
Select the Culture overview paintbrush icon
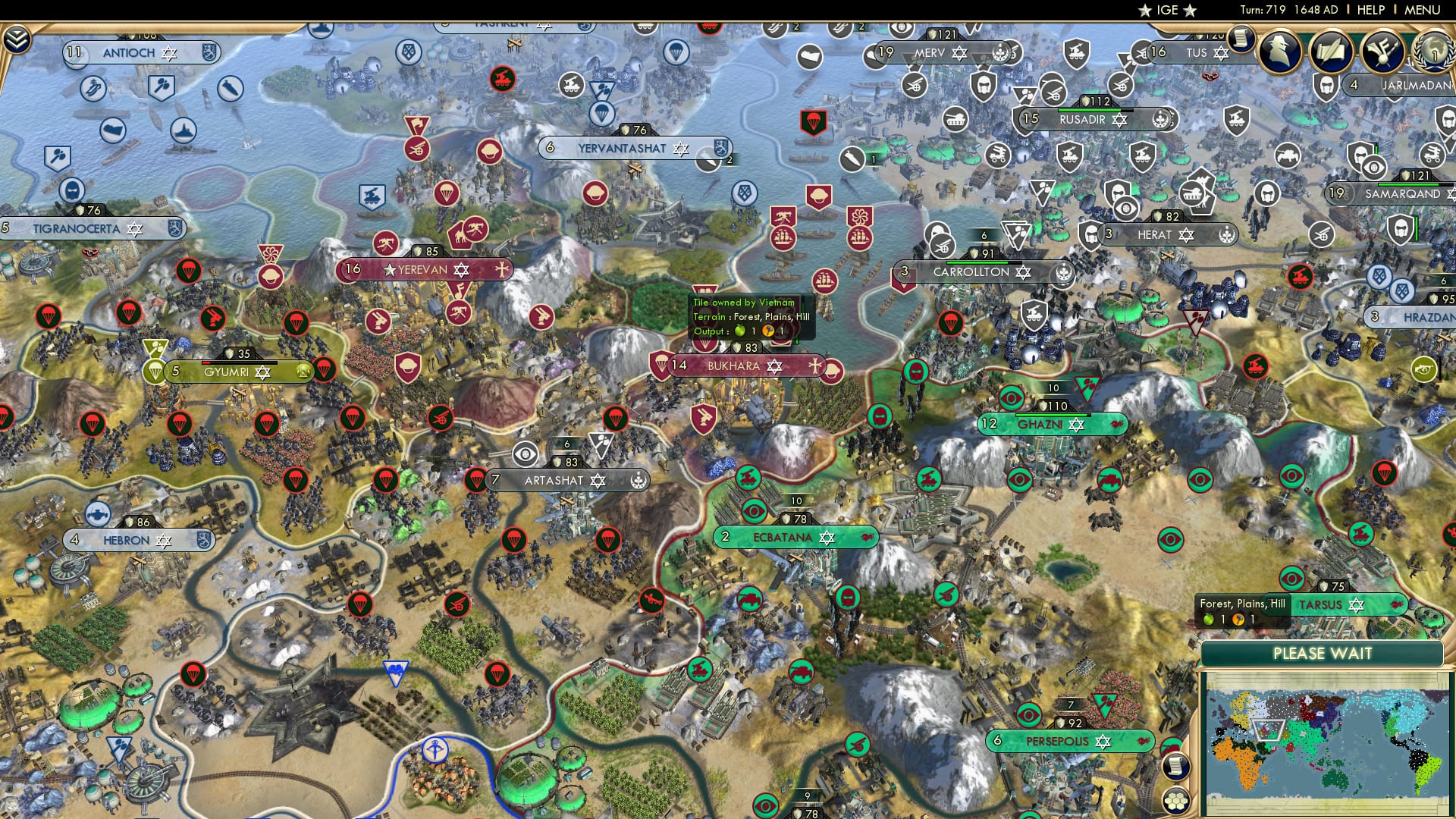click(x=1382, y=52)
